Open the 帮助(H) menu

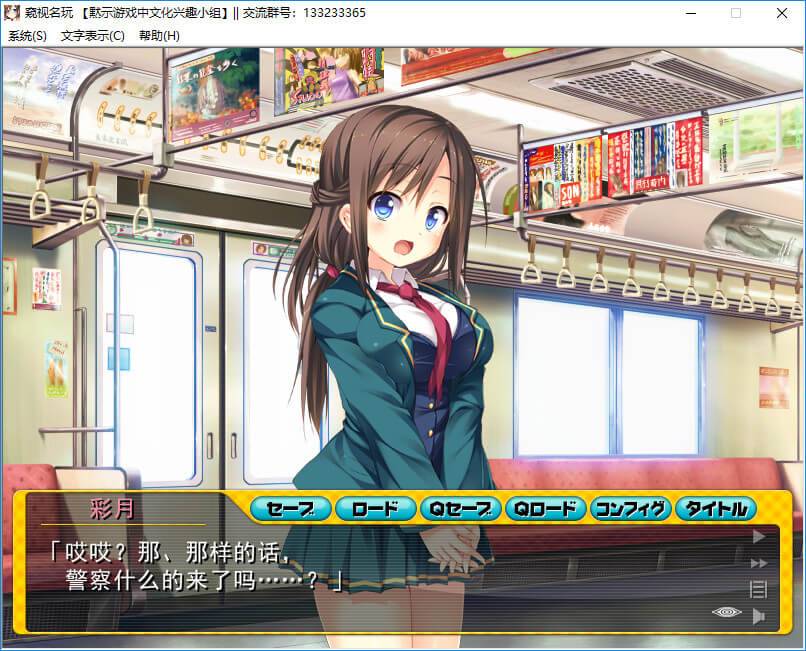[160, 35]
